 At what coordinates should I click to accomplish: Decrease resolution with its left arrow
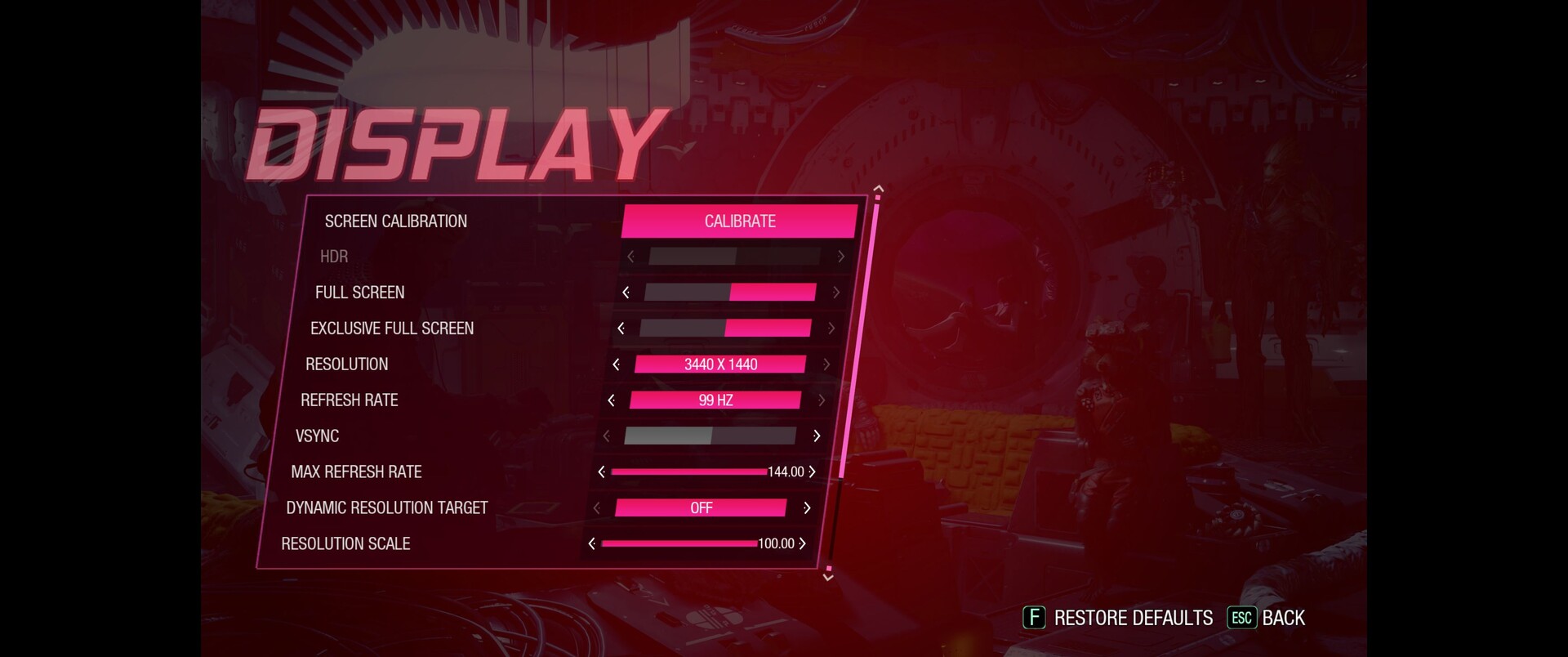pos(617,364)
